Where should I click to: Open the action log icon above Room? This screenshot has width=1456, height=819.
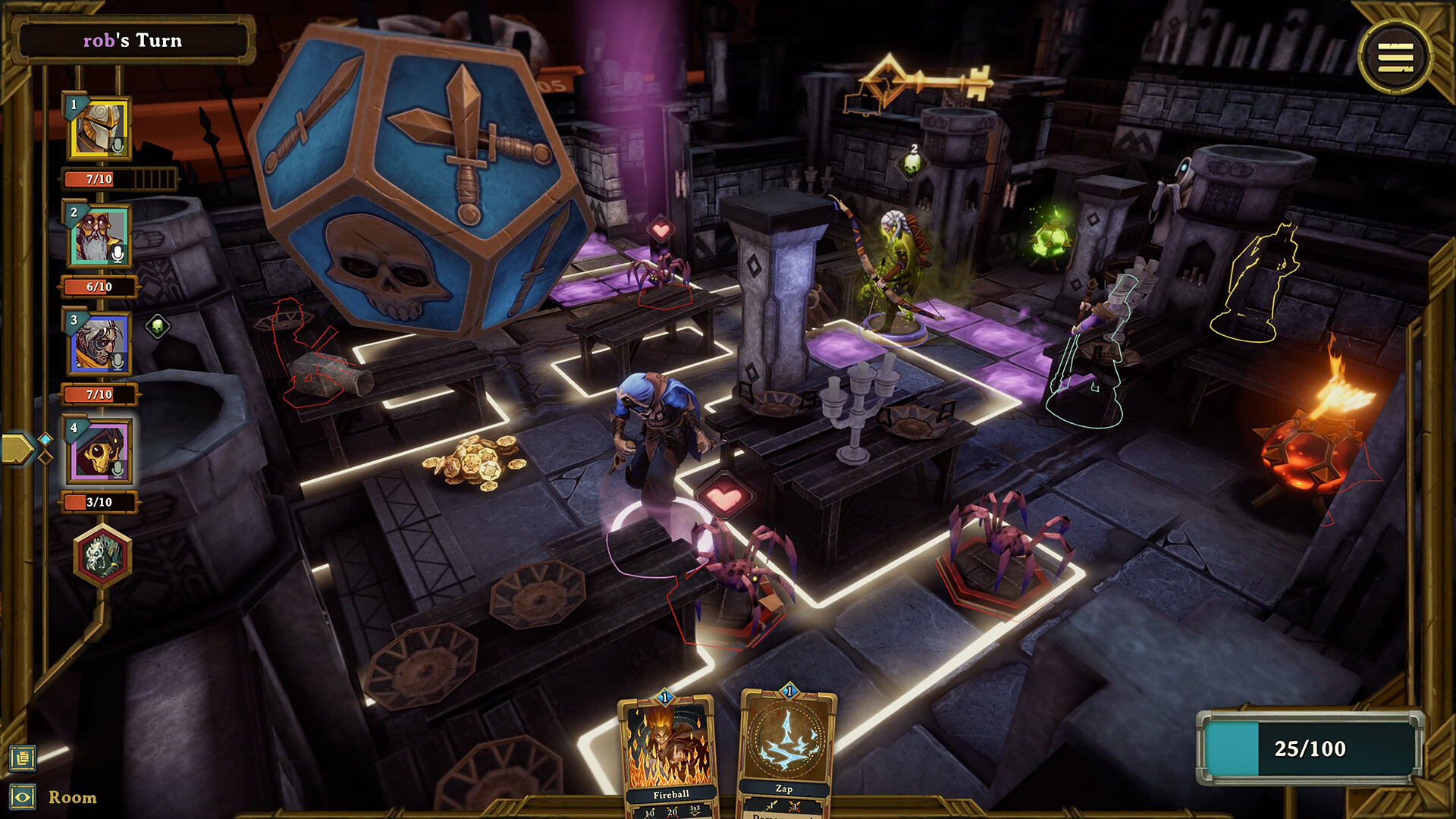22,758
